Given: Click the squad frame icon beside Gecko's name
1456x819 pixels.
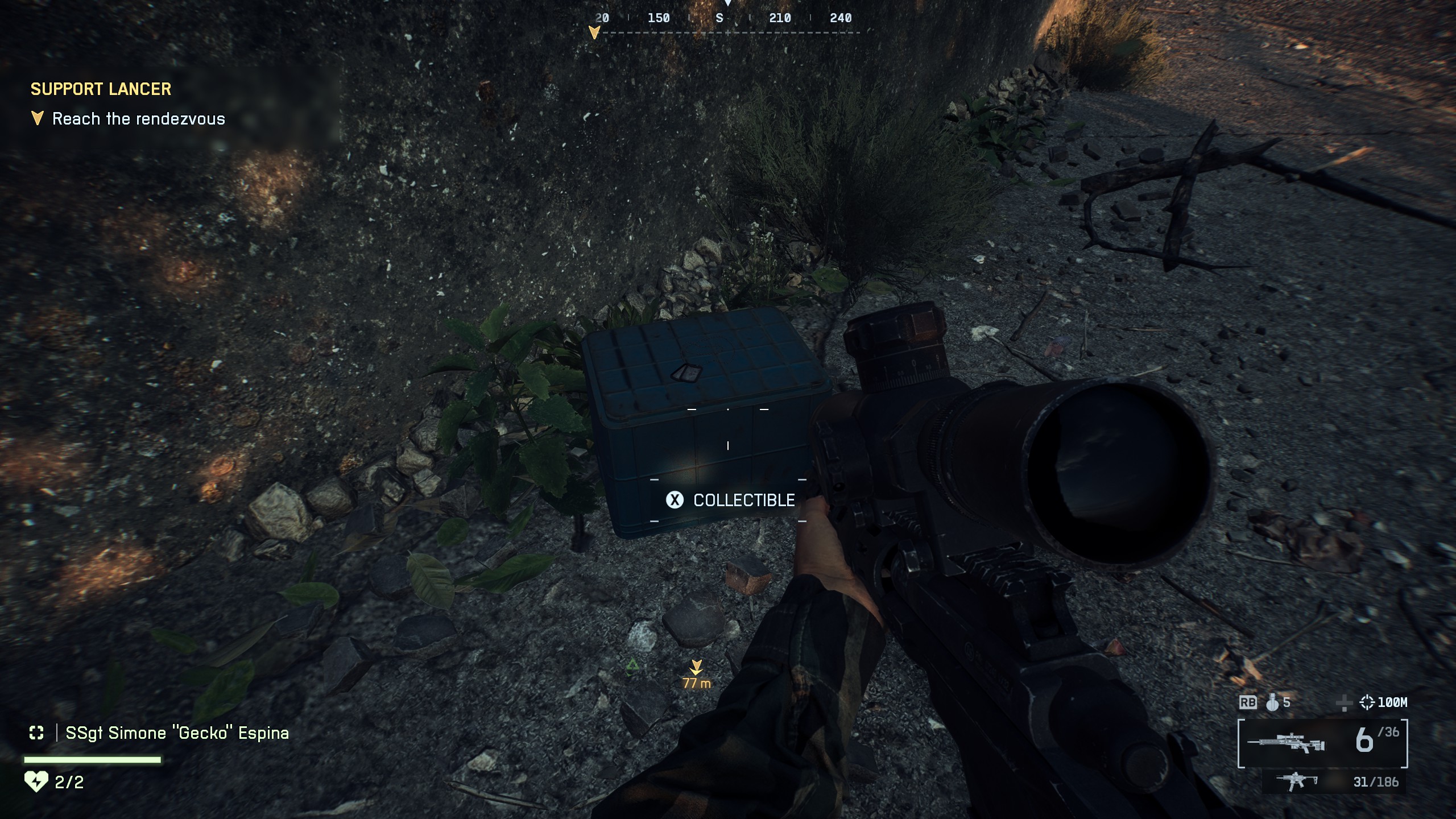Looking at the screenshot, I should pos(36,733).
